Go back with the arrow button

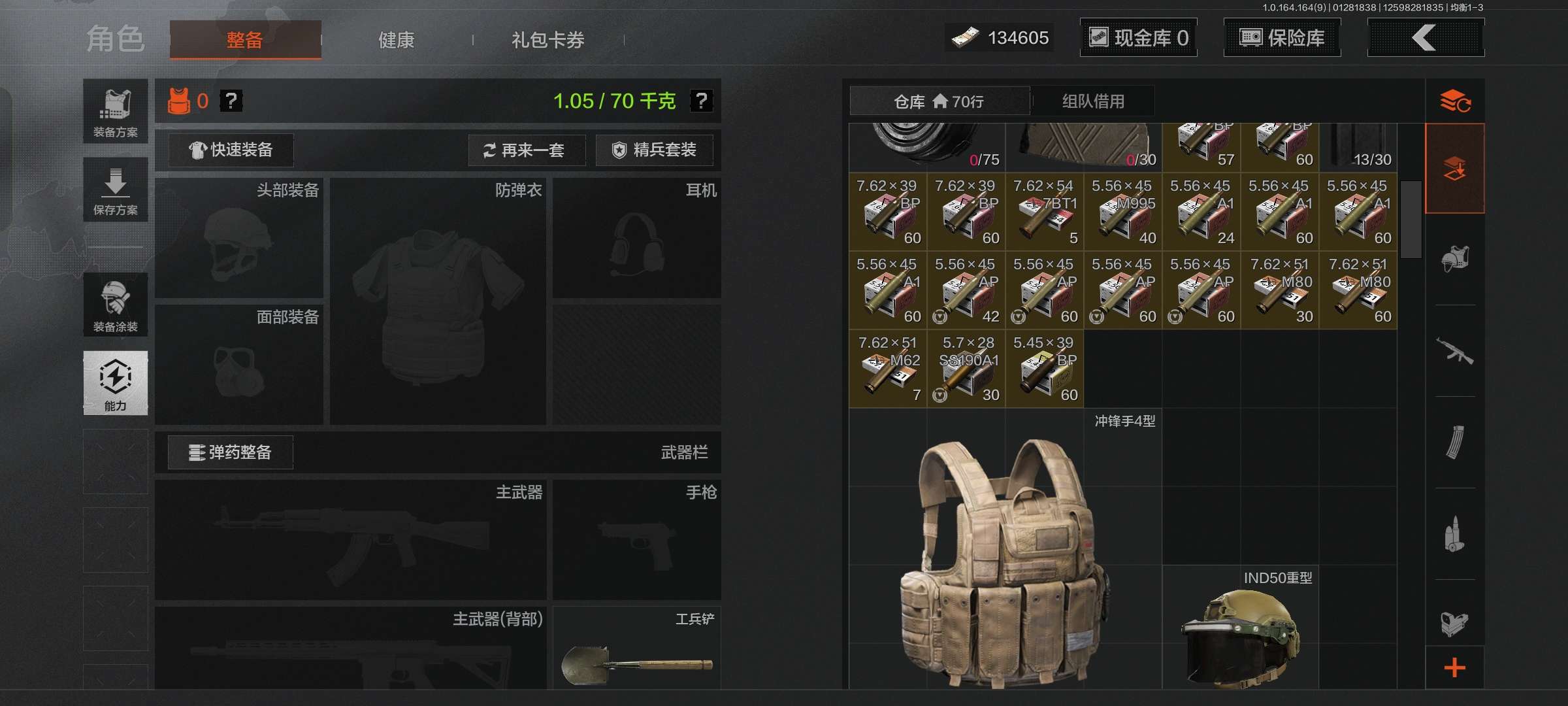tap(1425, 38)
